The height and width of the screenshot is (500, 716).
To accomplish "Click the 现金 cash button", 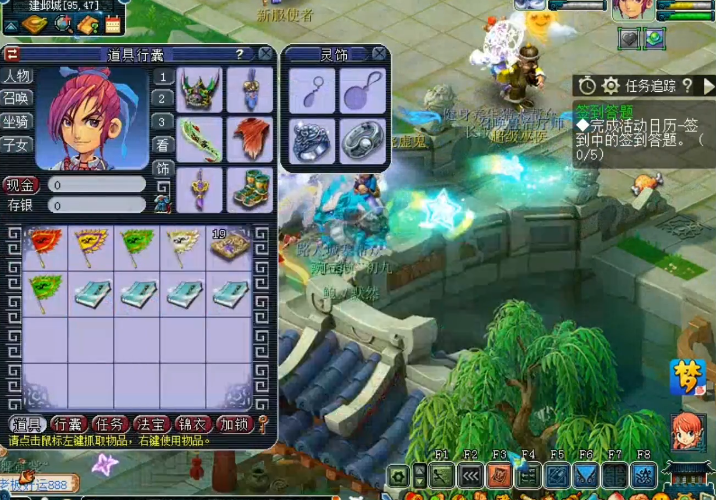I will pos(21,184).
